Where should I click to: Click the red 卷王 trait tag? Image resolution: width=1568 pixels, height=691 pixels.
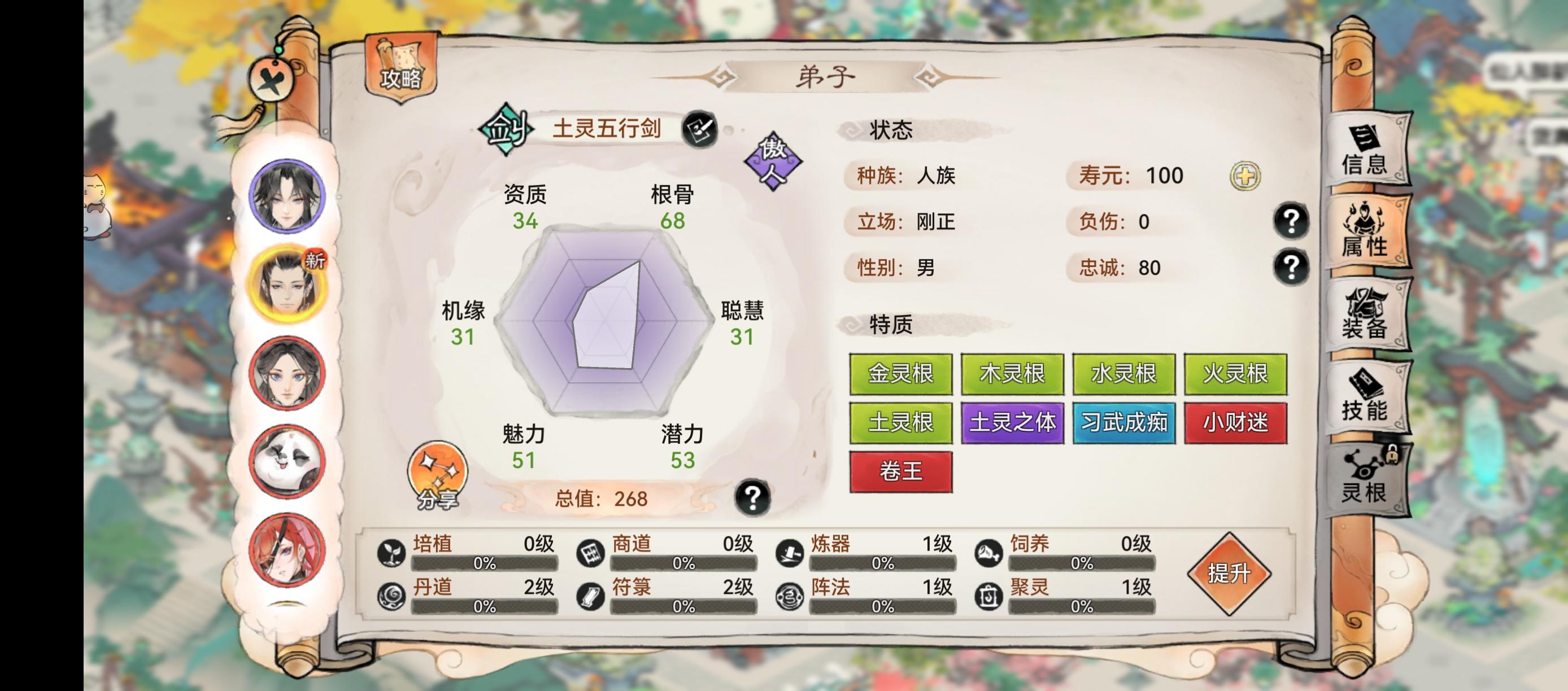click(x=901, y=472)
